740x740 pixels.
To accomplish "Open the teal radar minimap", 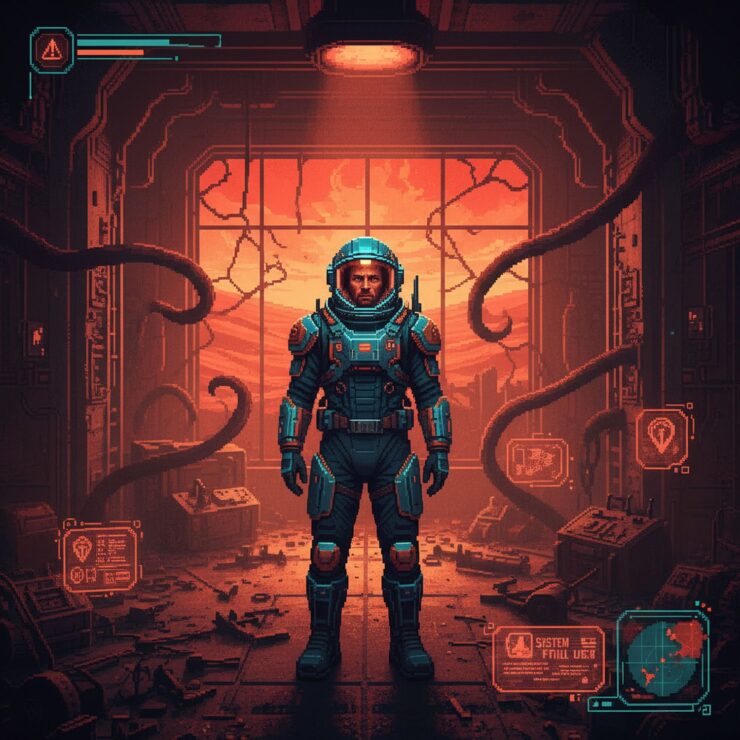I will point(661,657).
